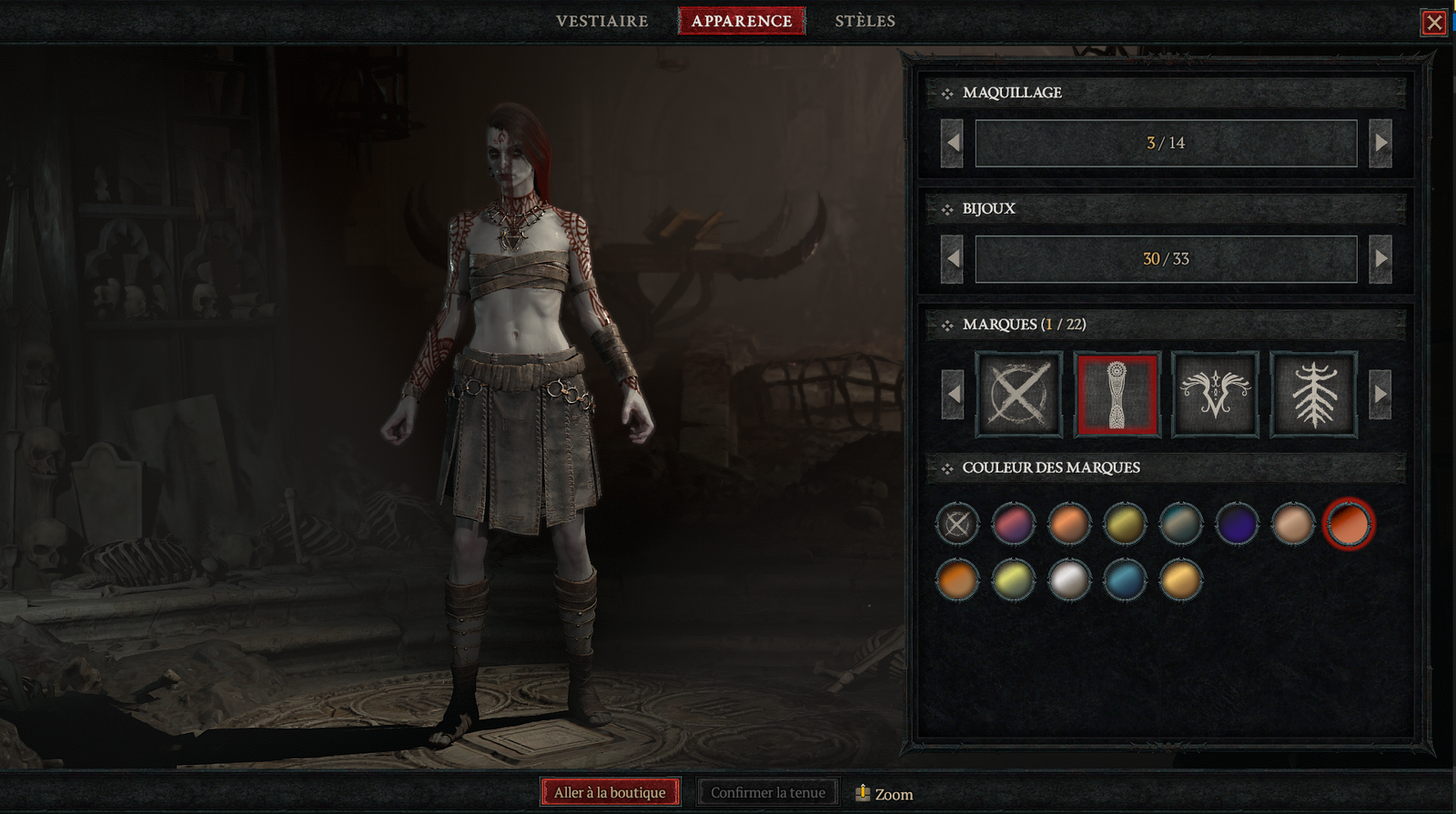Remove marking color with crossed swatch
Image resolution: width=1456 pixels, height=814 pixels.
[957, 524]
